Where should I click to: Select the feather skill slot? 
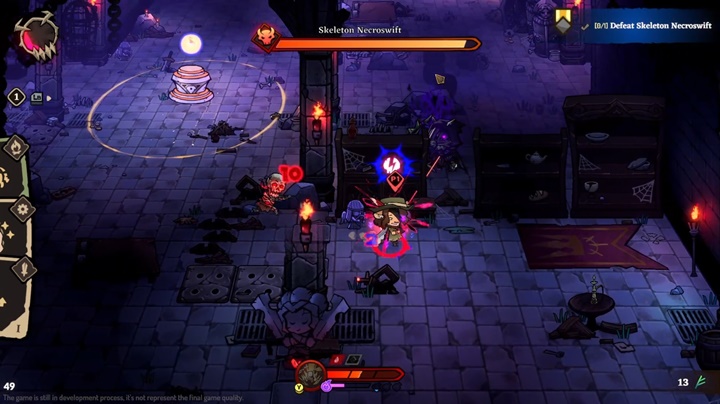23,268
